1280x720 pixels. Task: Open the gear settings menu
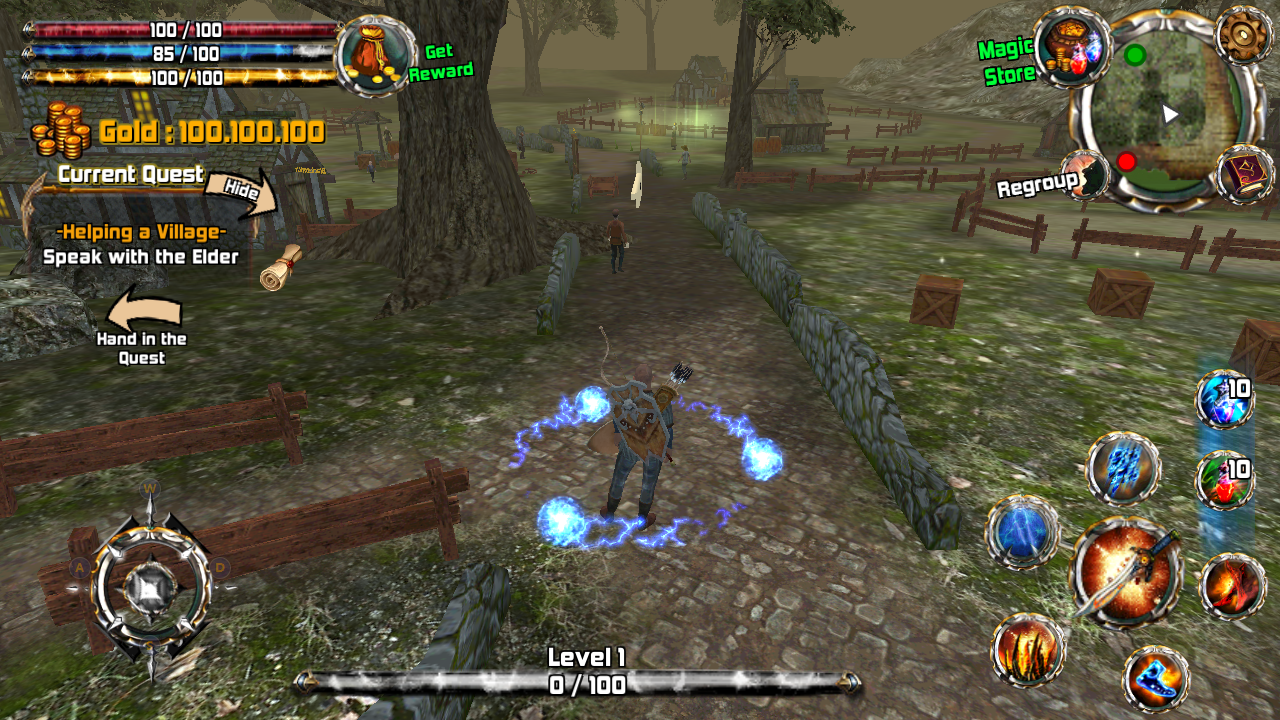pos(1244,35)
